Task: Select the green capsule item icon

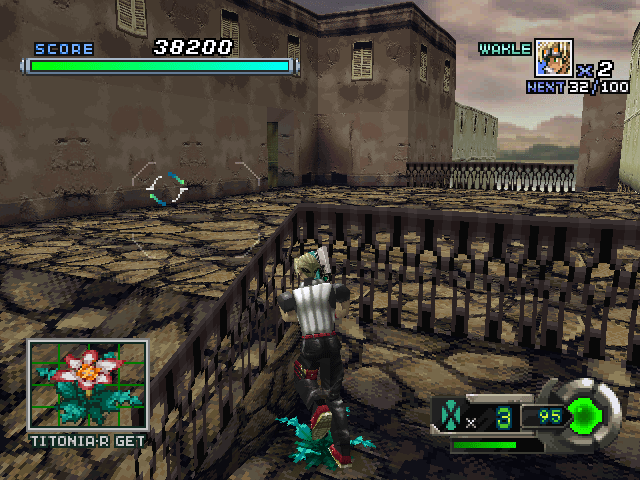Action: (452, 413)
